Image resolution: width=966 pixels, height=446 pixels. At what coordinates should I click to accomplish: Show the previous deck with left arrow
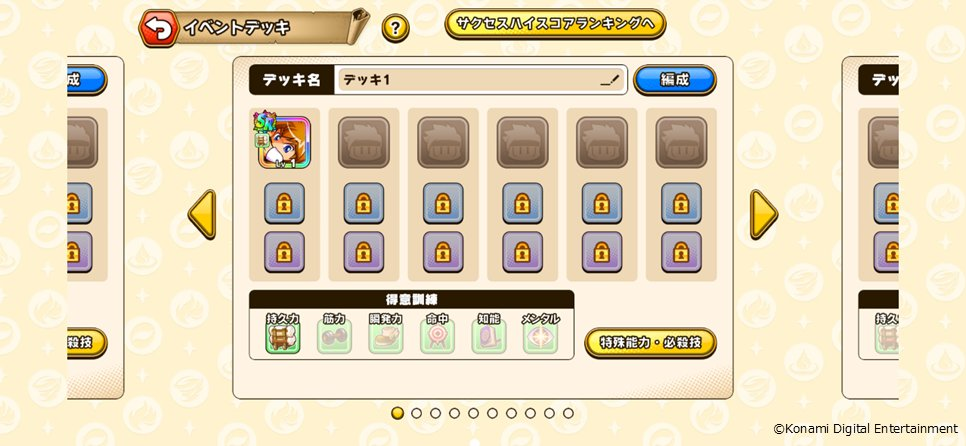pos(202,214)
